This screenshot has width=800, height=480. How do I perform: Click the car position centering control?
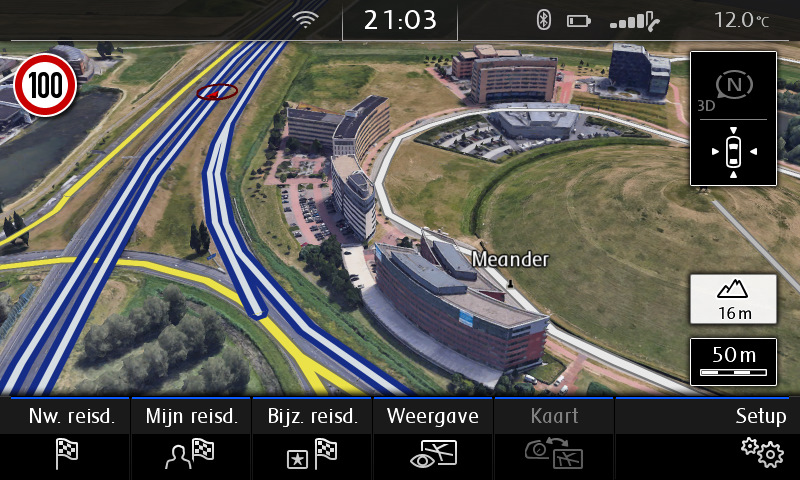pyautogui.click(x=733, y=152)
